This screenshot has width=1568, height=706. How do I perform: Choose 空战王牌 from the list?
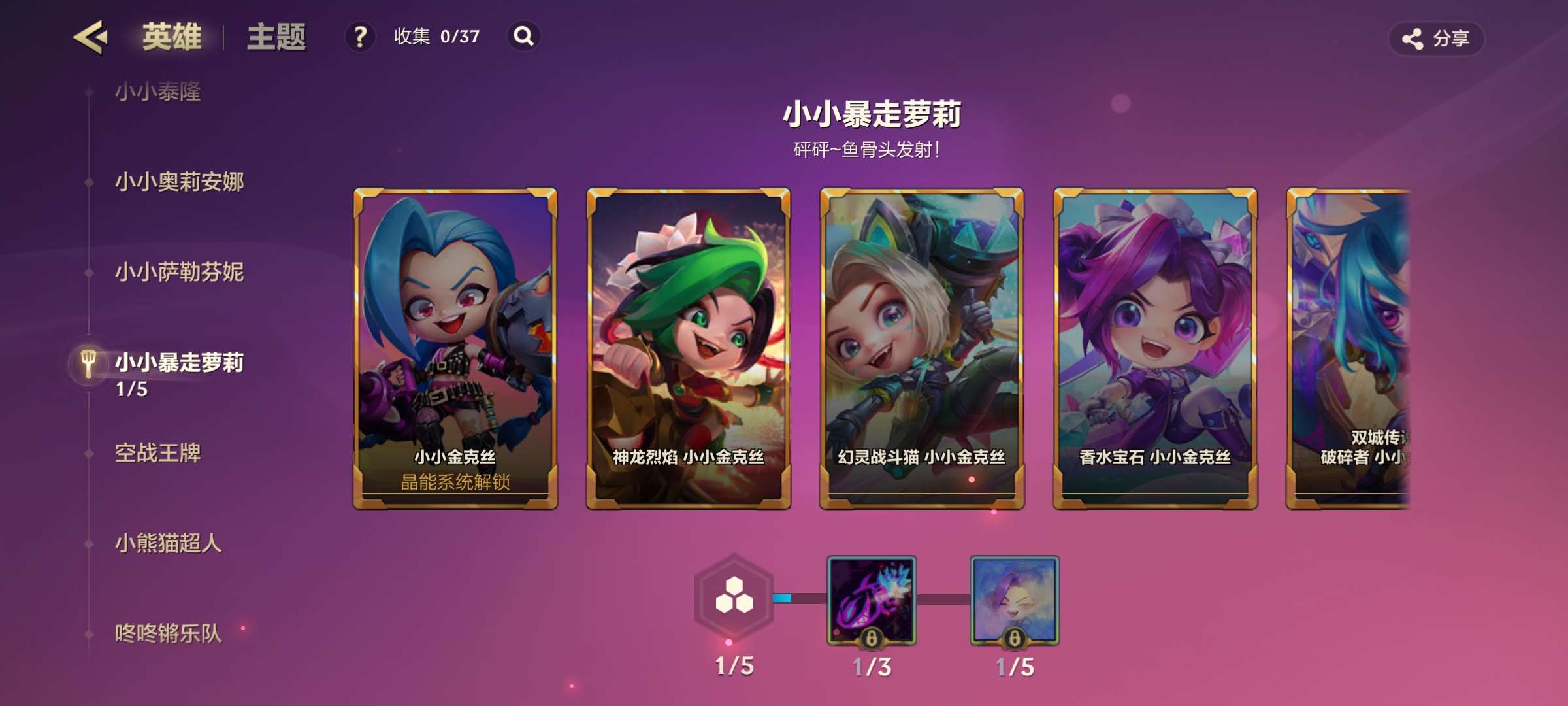coord(158,453)
